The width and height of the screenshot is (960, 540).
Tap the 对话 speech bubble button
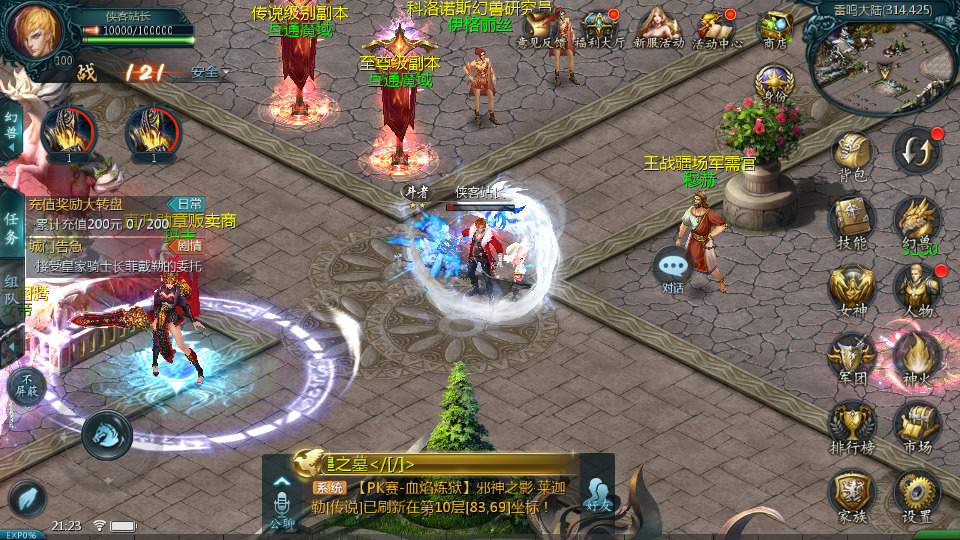tap(673, 270)
